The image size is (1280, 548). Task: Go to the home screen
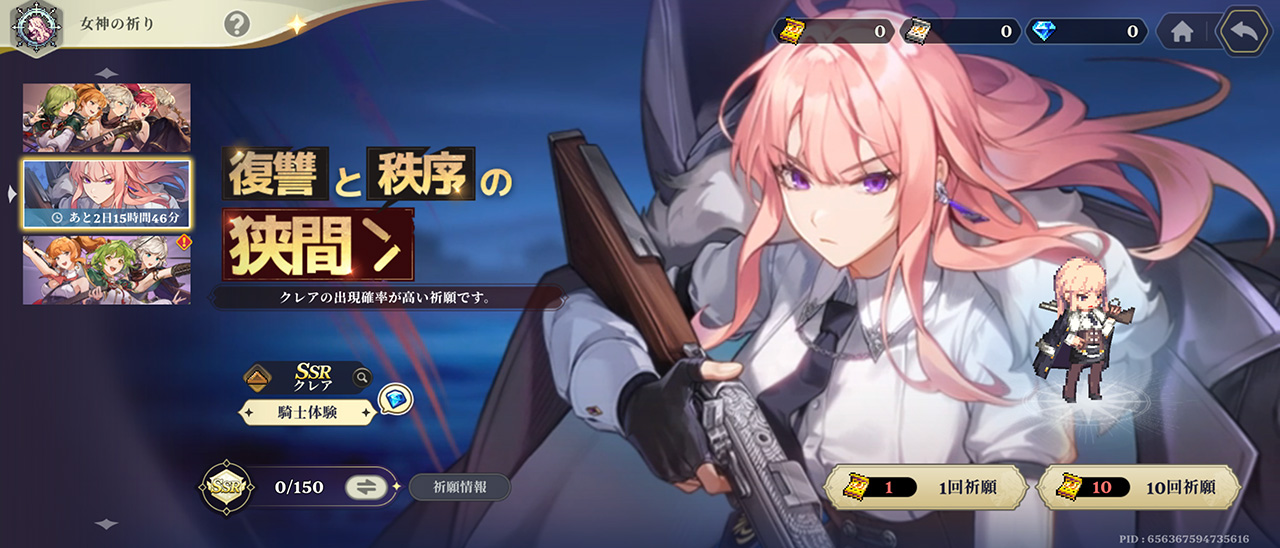click(x=1182, y=32)
